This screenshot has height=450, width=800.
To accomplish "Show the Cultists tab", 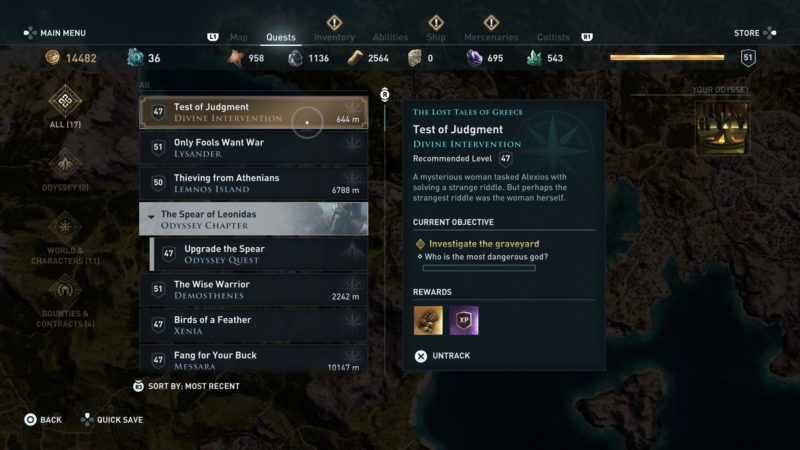I will pyautogui.click(x=553, y=38).
